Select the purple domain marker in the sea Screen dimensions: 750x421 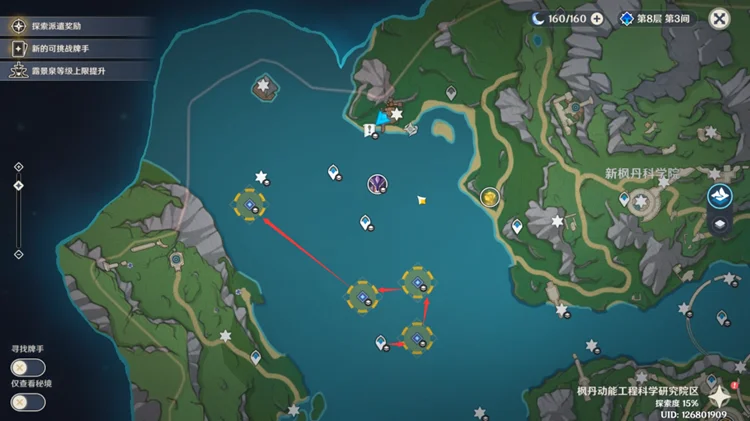[x=378, y=183]
